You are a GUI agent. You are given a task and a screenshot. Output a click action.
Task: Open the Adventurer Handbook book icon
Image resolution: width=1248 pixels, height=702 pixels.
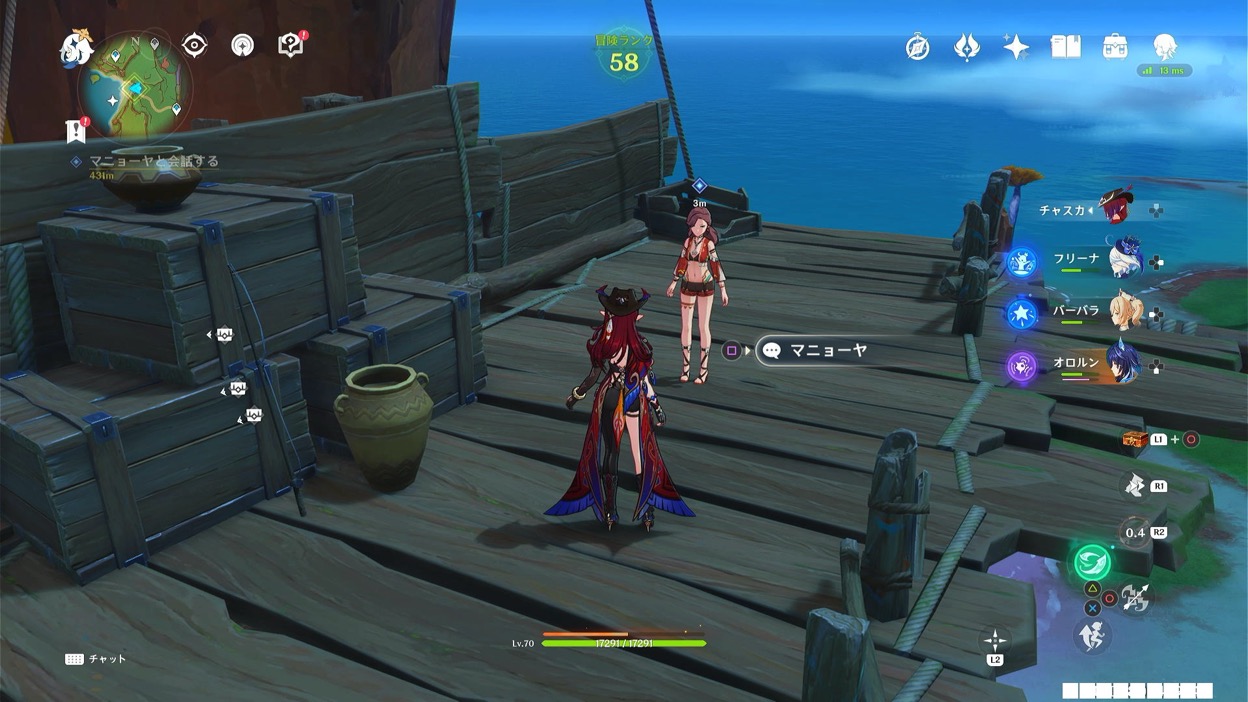(x=1065, y=47)
